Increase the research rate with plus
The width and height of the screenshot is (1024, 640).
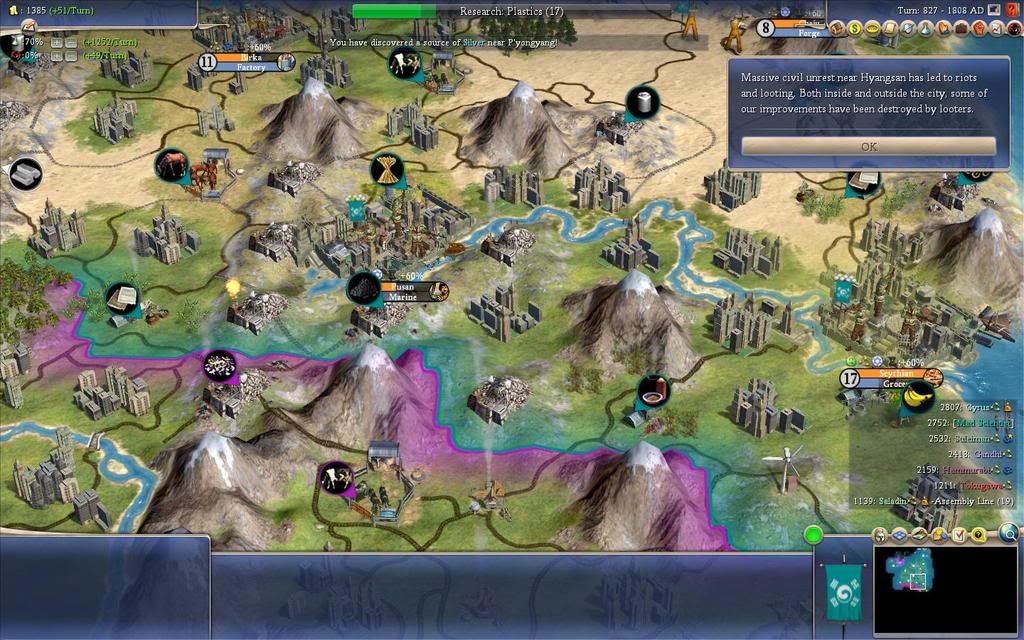[x=55, y=42]
